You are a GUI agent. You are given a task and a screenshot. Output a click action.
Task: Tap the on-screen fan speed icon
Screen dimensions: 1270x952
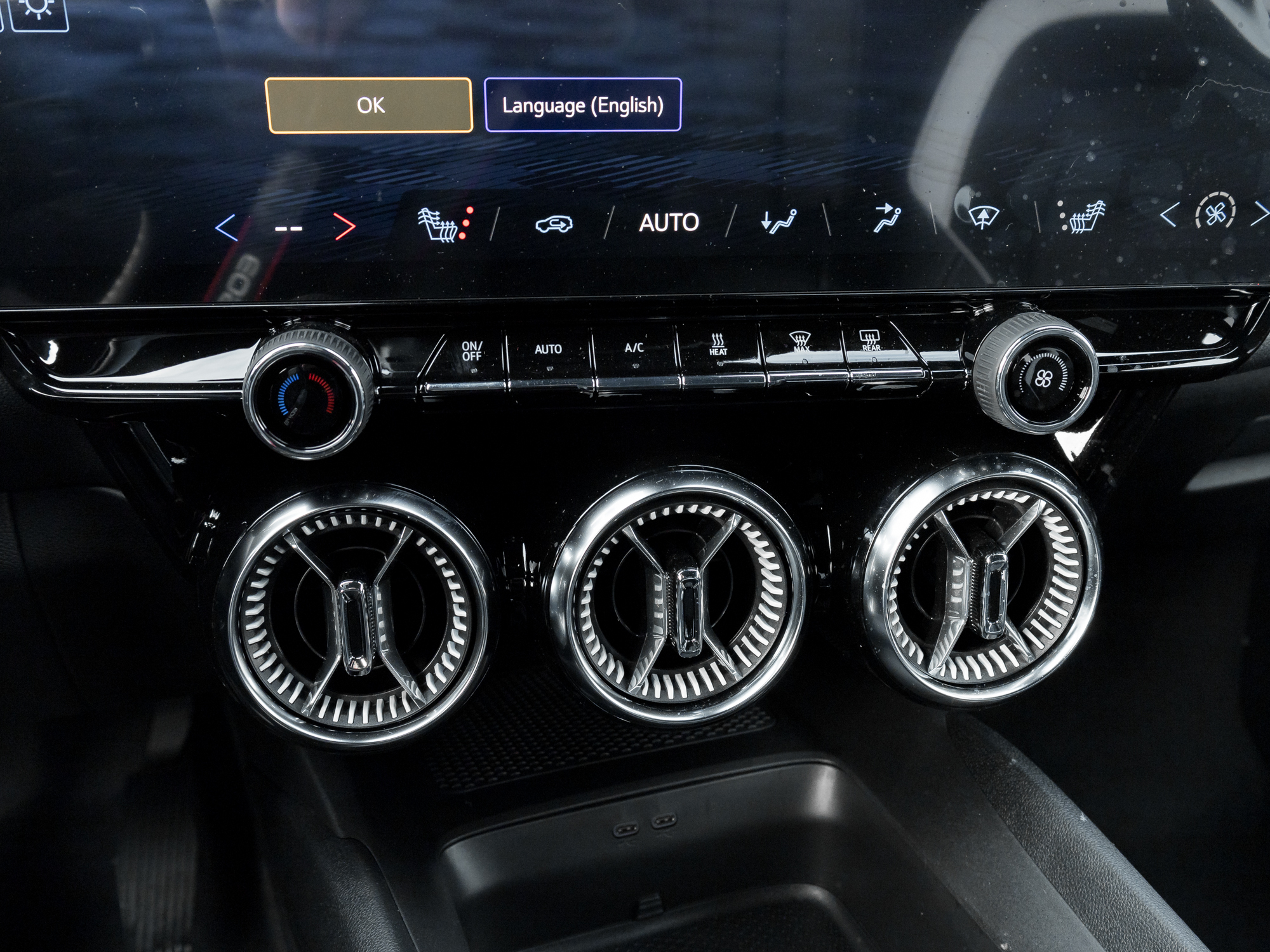pos(1215,213)
